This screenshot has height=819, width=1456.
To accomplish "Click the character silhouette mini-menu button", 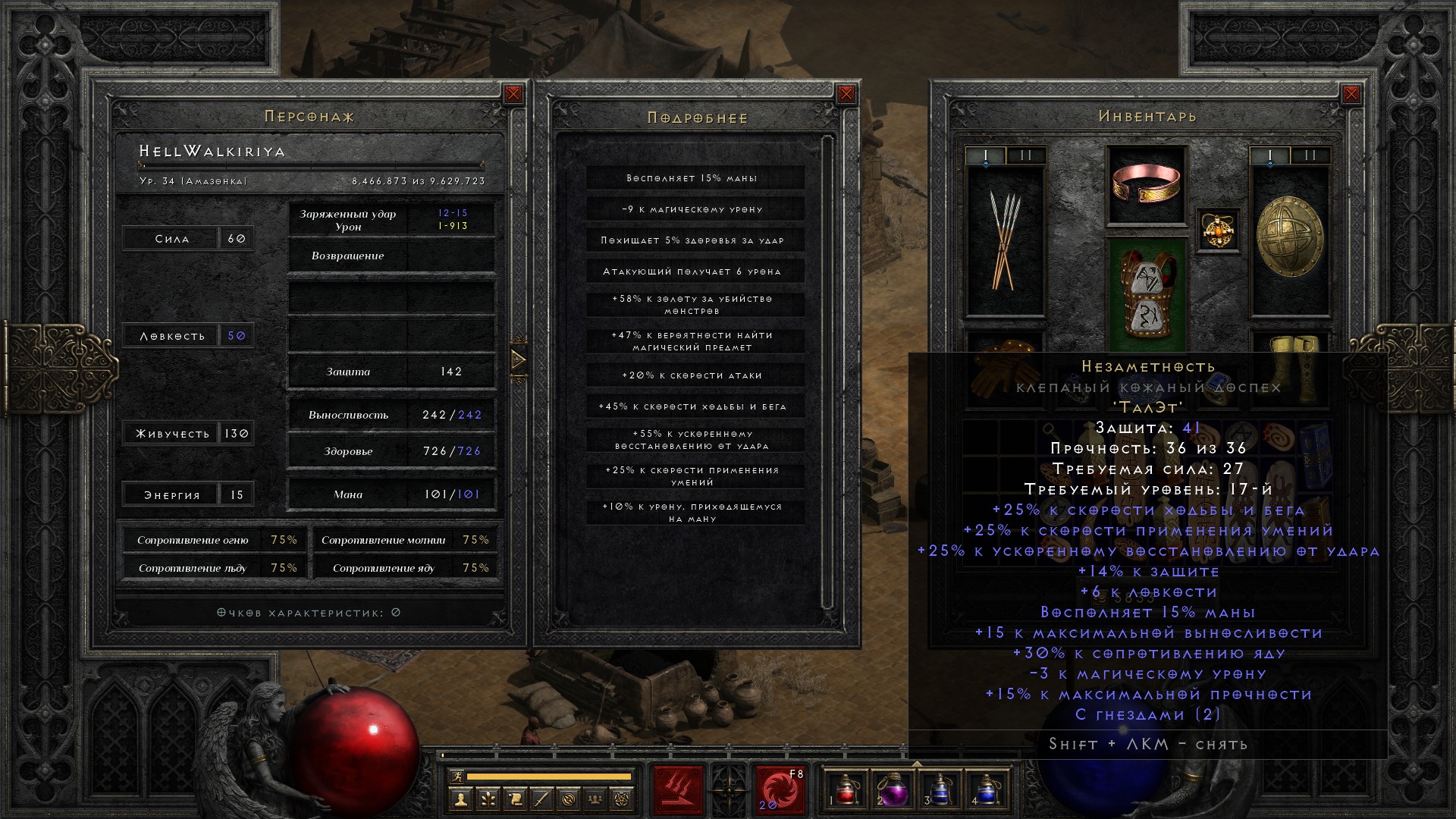I will 460,798.
